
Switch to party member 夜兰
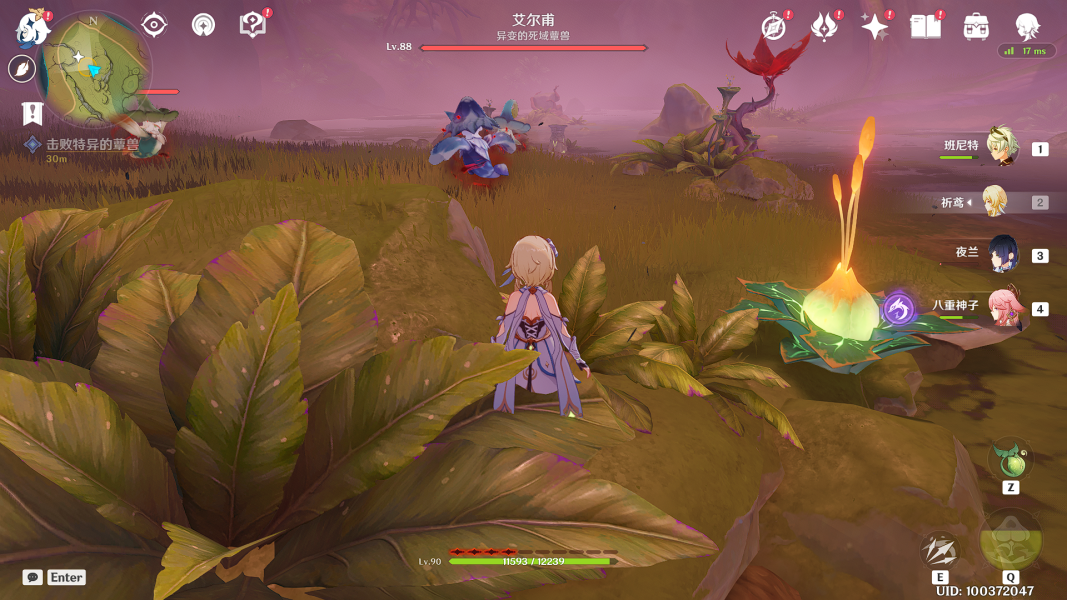click(x=1002, y=254)
